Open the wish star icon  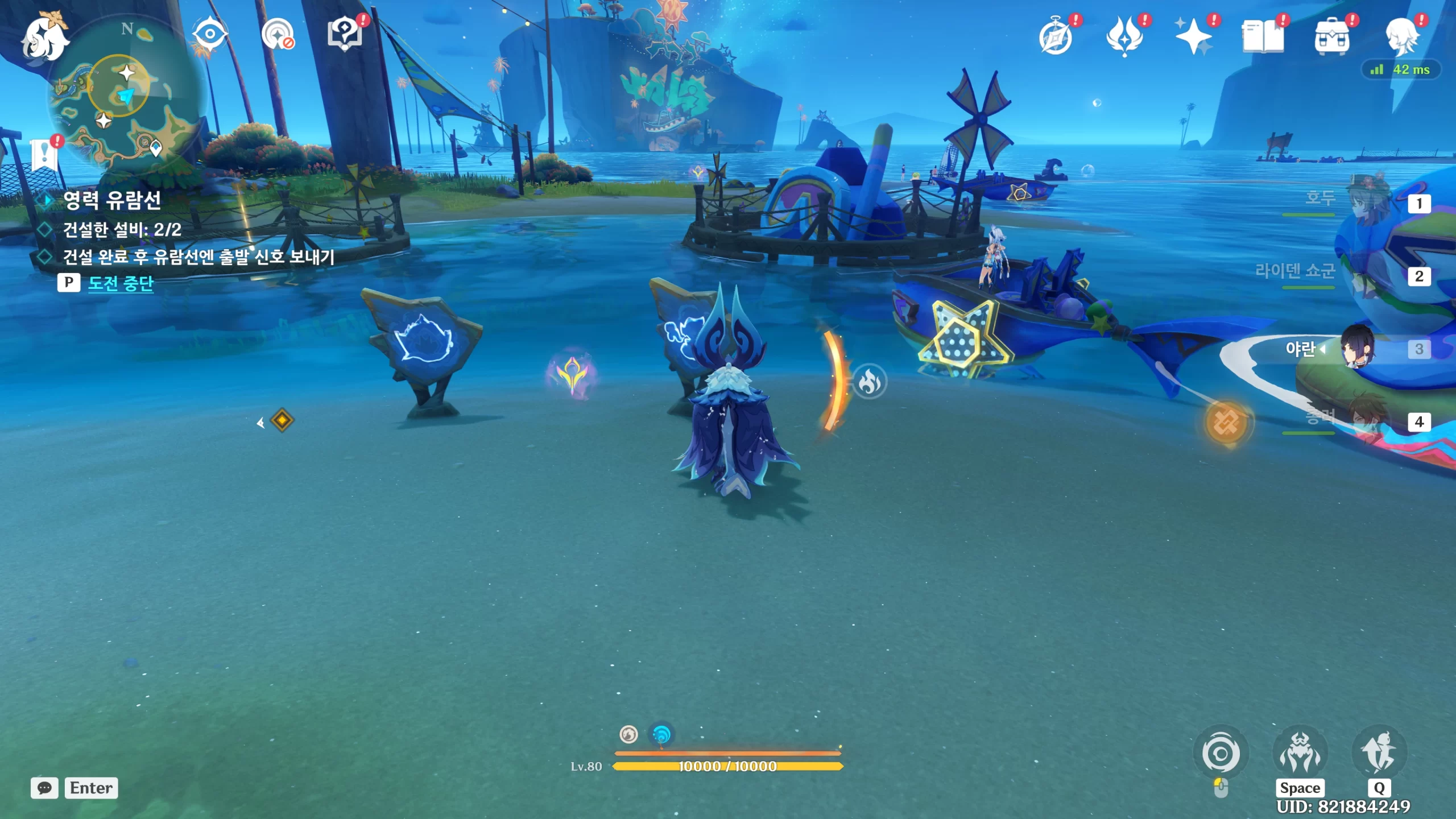click(x=1193, y=37)
